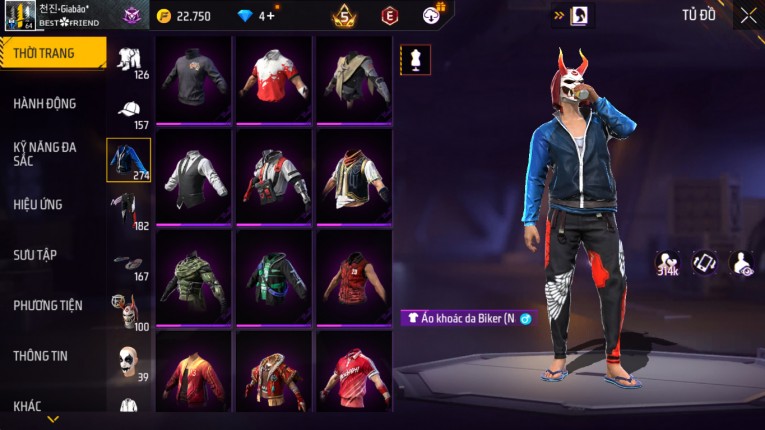Open the THÔNG TIN tab
Viewport: 765px width, 430px height.
[x=40, y=355]
